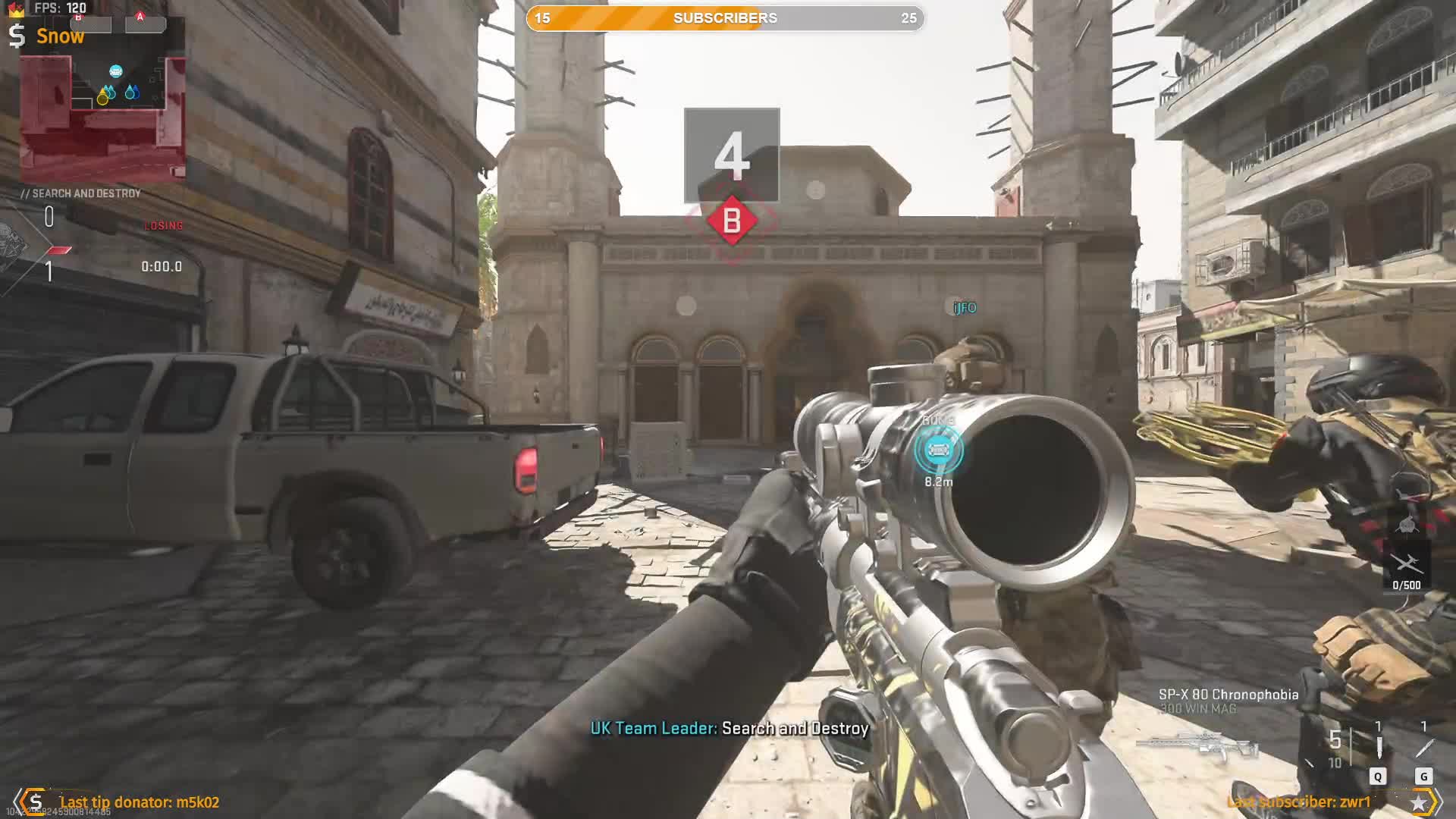
Task: Click the drone killstreak icon above 0/500
Action: pos(1407,563)
